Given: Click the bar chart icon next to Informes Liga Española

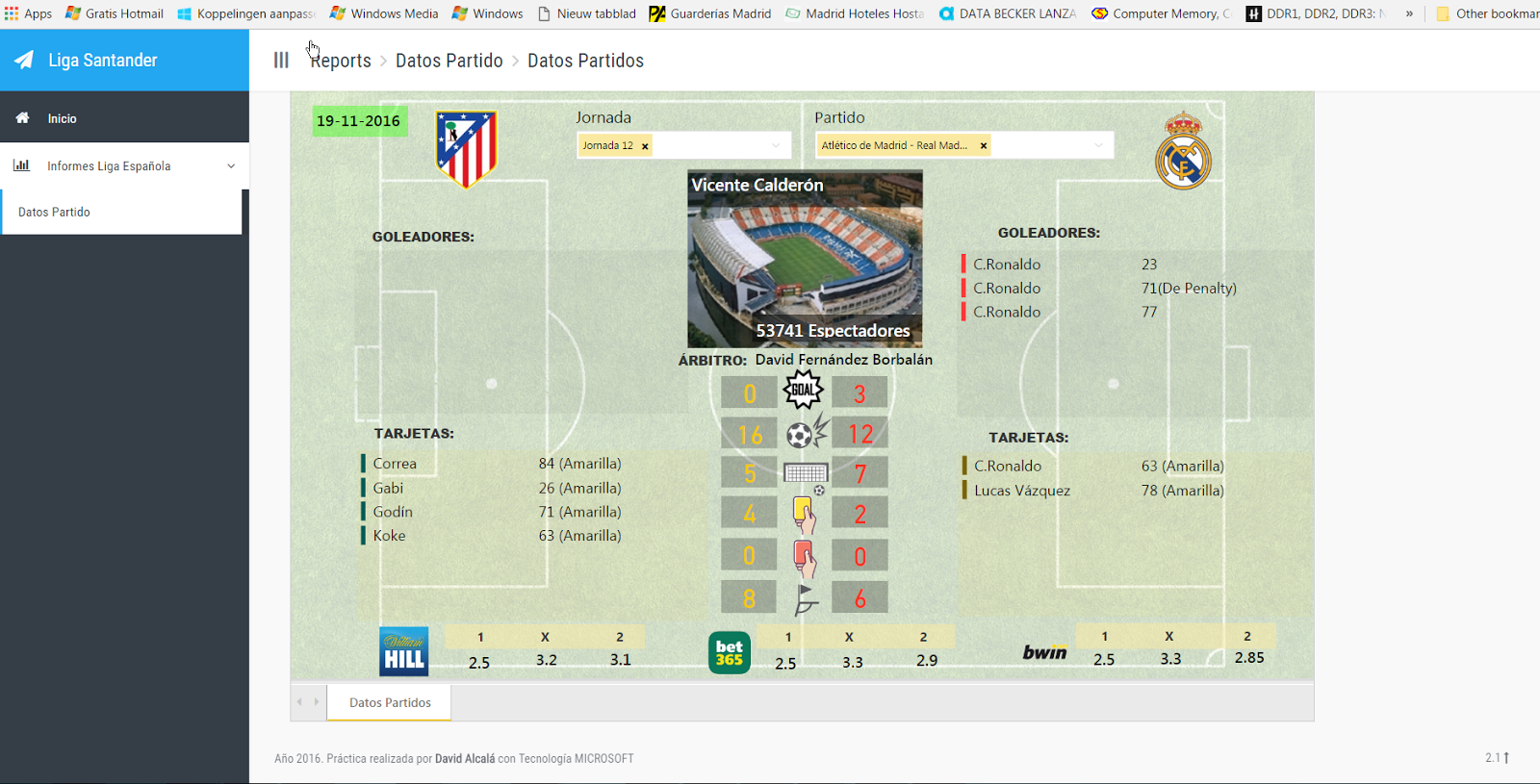Looking at the screenshot, I should (x=21, y=165).
